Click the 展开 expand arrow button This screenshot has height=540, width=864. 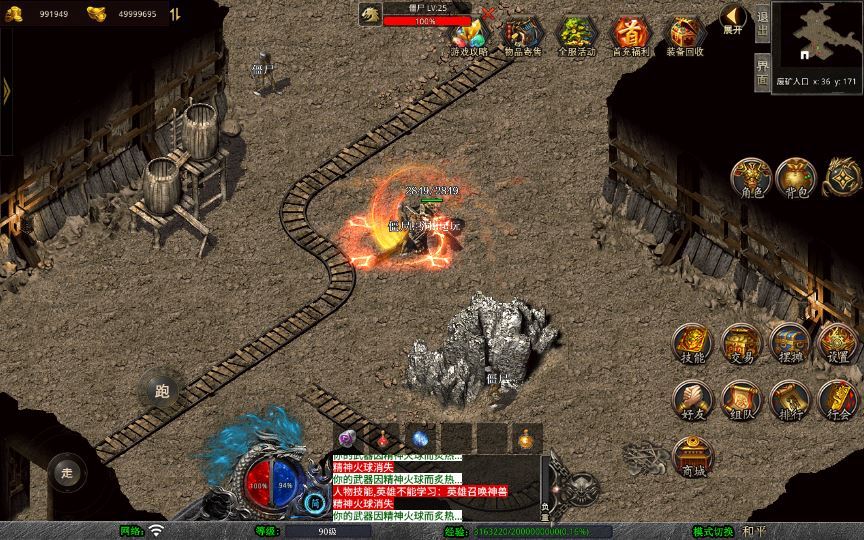pos(733,18)
